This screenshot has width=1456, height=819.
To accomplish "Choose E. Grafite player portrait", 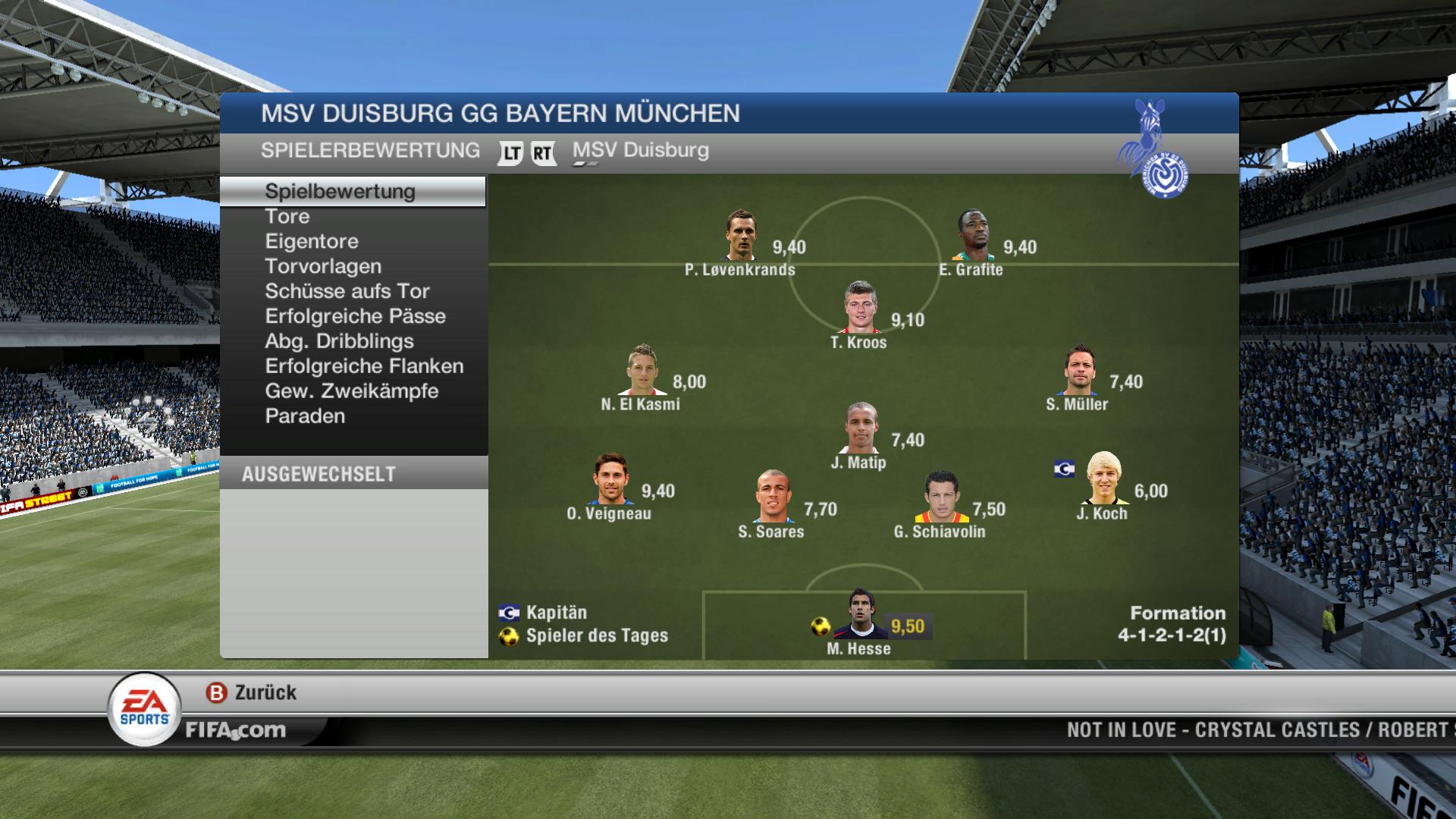I will (x=973, y=235).
